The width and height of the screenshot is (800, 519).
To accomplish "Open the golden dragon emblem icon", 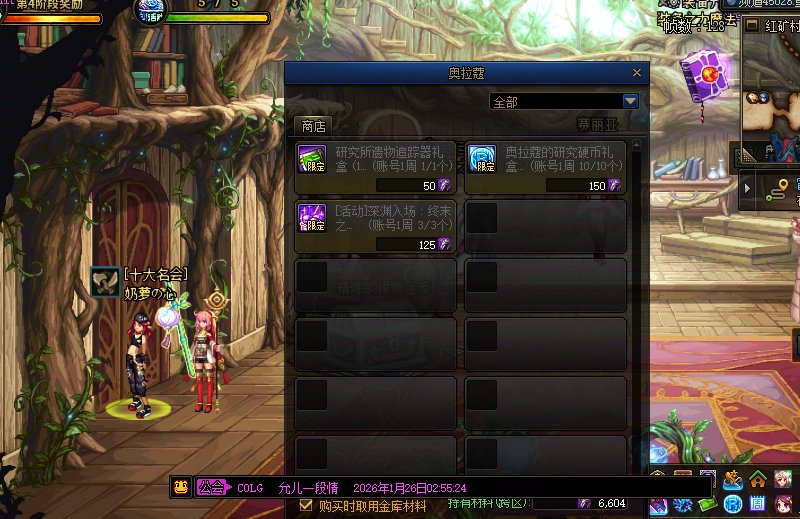I will point(733,479).
